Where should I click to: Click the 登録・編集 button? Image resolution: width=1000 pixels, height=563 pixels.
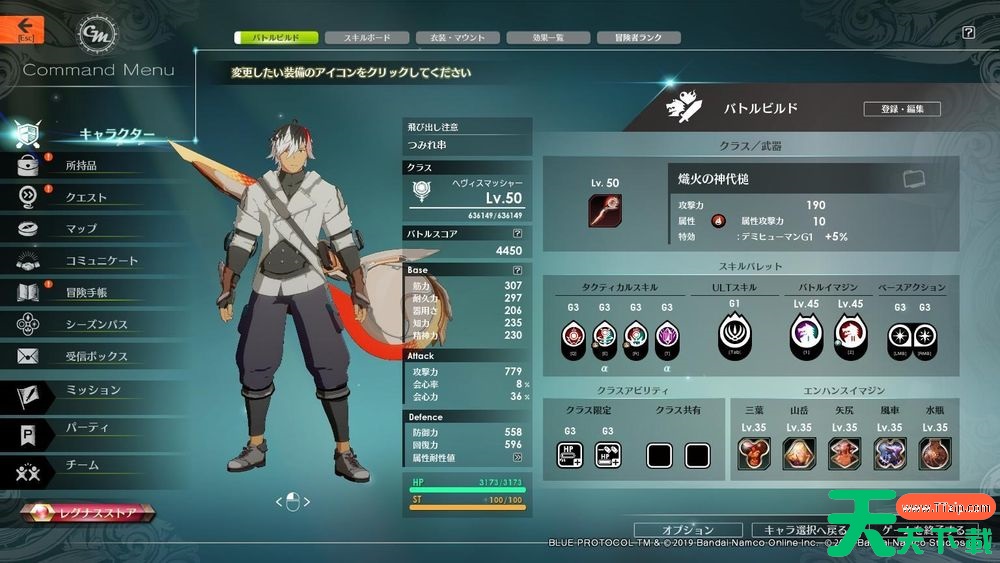coord(902,109)
